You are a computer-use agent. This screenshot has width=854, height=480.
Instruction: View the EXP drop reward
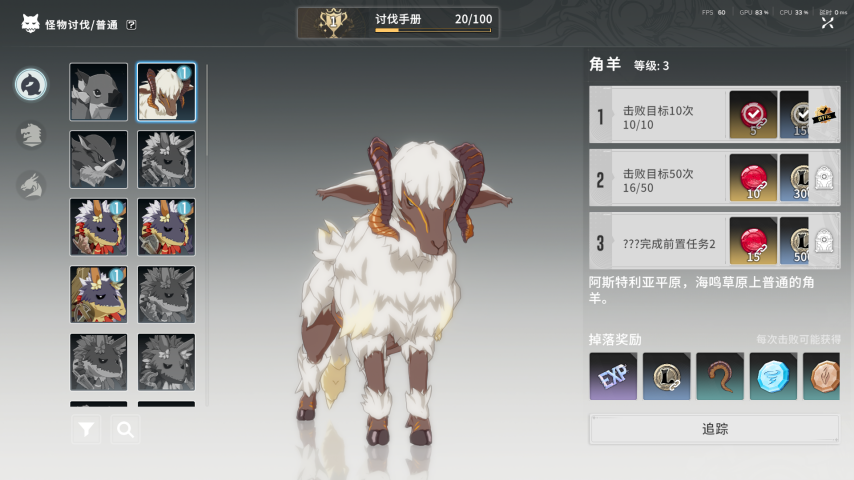click(613, 376)
